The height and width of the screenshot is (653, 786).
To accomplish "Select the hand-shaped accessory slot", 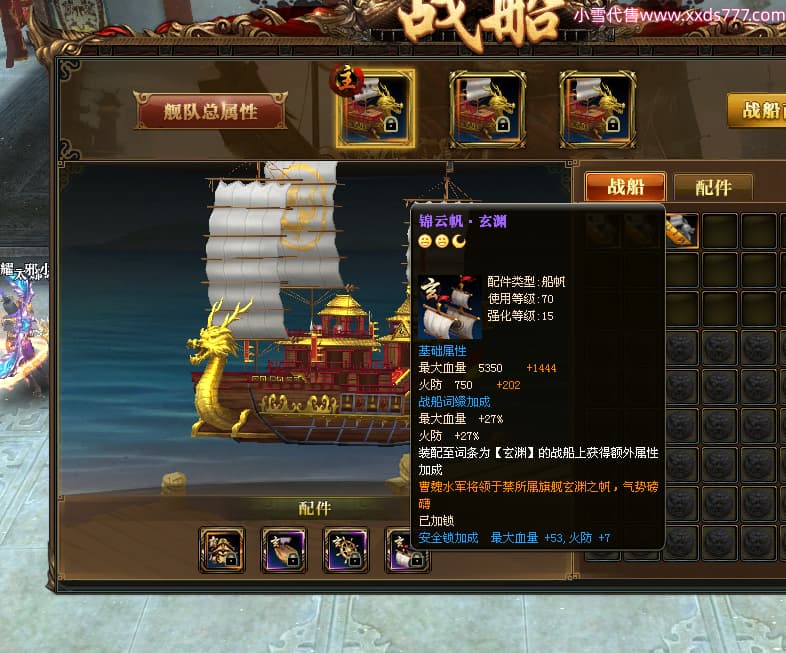I will [284, 550].
